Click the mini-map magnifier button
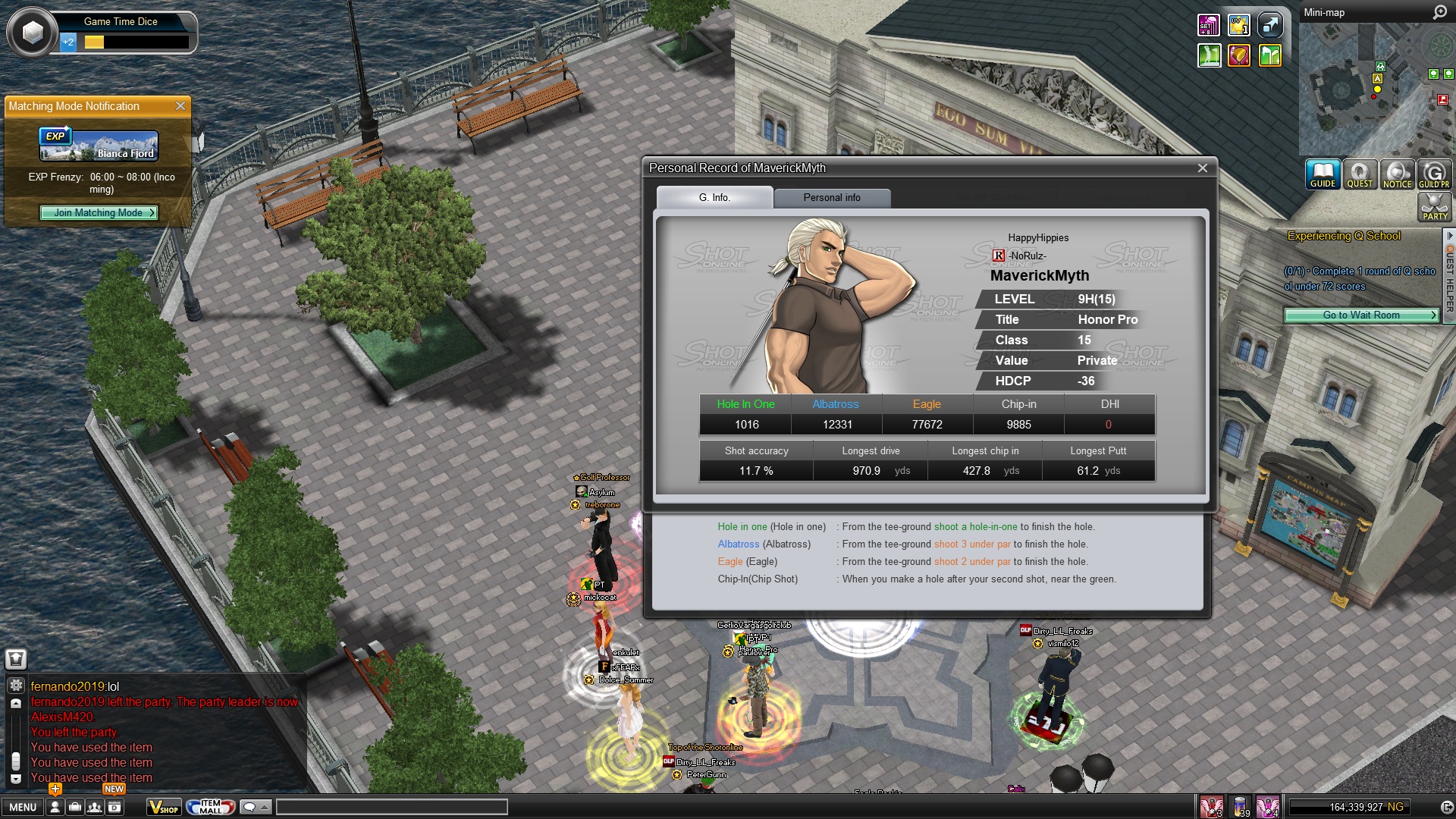The width and height of the screenshot is (1456, 819). 1439,13
